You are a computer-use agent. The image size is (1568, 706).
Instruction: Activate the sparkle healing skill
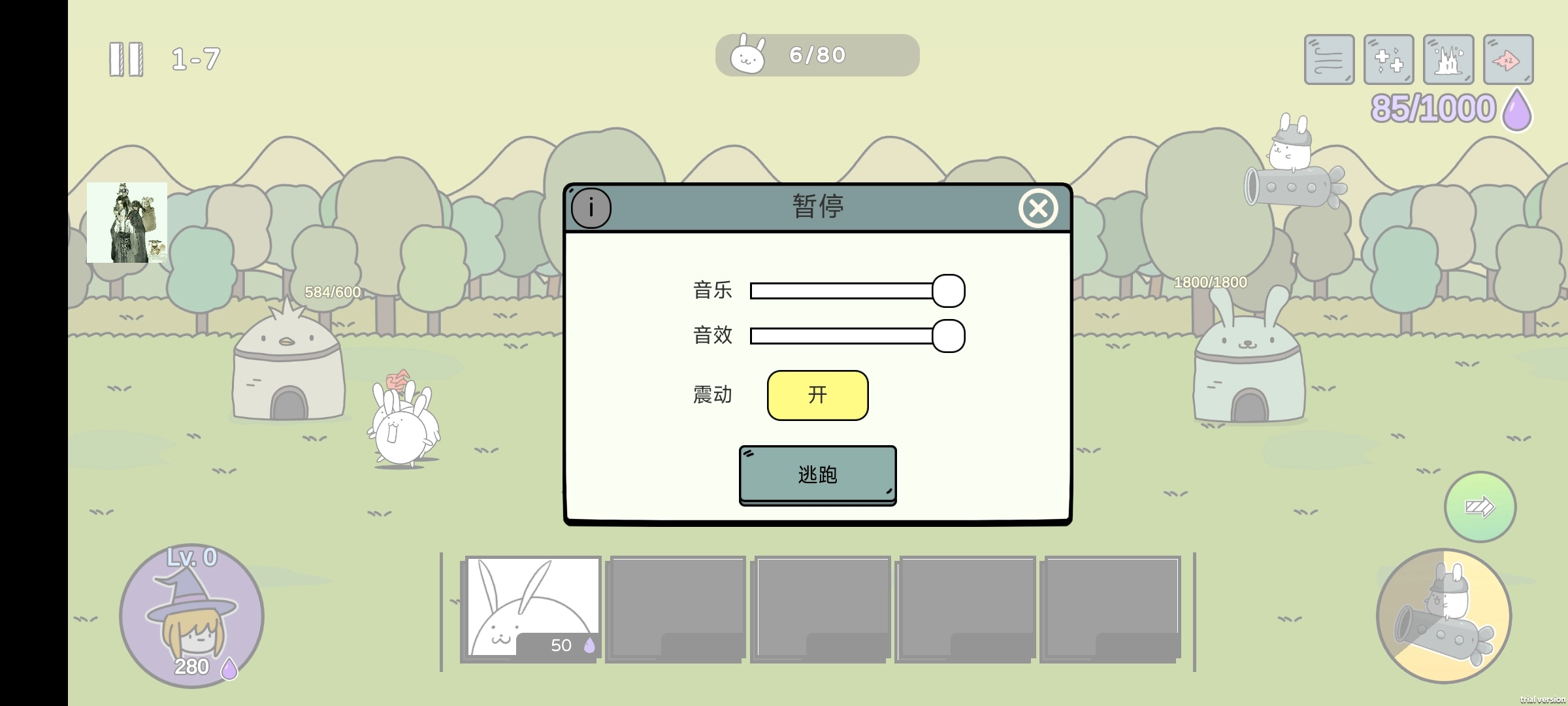pos(1388,59)
